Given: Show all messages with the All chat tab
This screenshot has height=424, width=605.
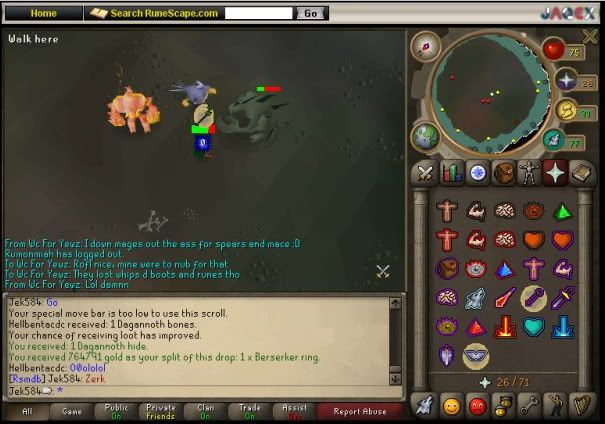Looking at the screenshot, I should [27, 411].
